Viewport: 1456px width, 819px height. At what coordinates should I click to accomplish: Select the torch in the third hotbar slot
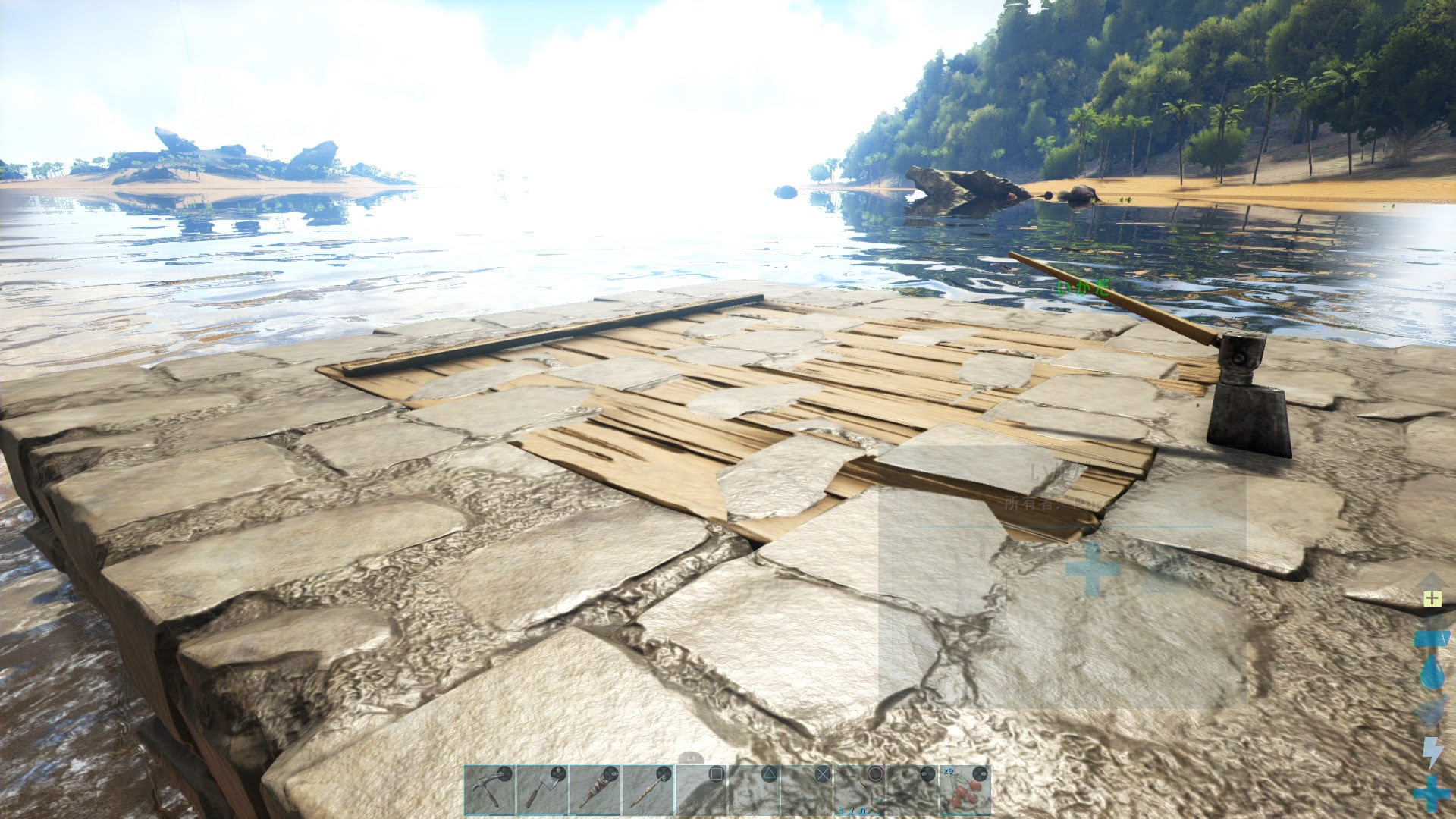click(x=595, y=789)
